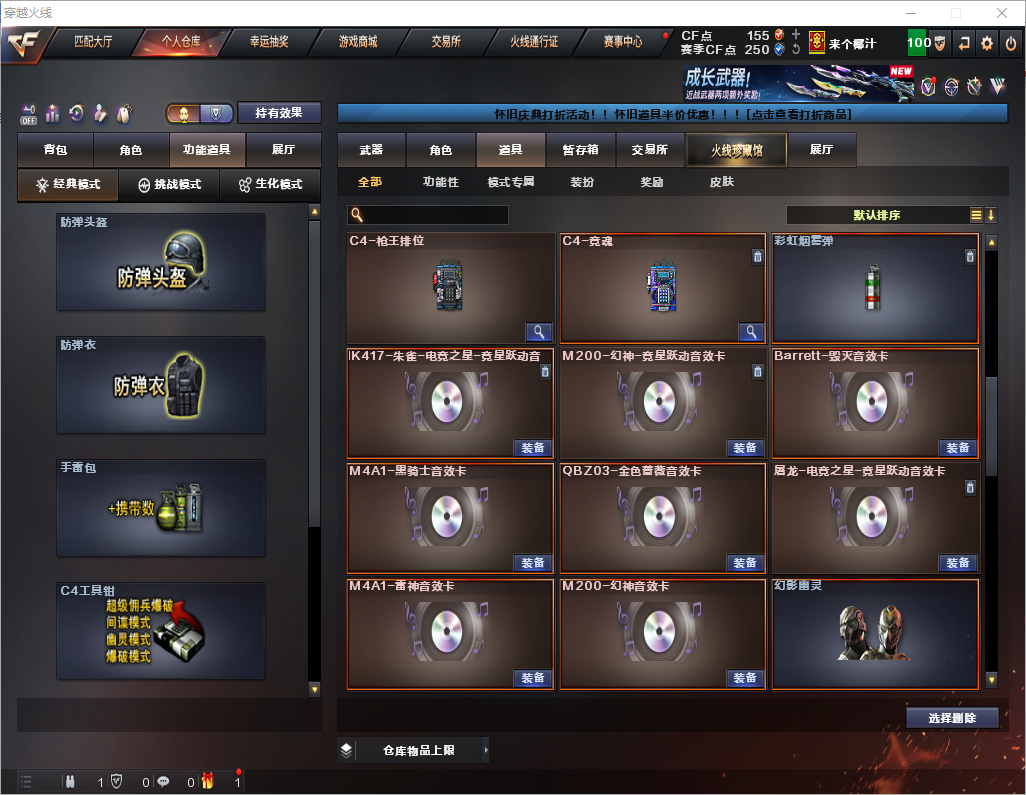Image resolution: width=1026 pixels, height=795 pixels.
Task: Click the 持有效果 button
Action: tap(279, 113)
